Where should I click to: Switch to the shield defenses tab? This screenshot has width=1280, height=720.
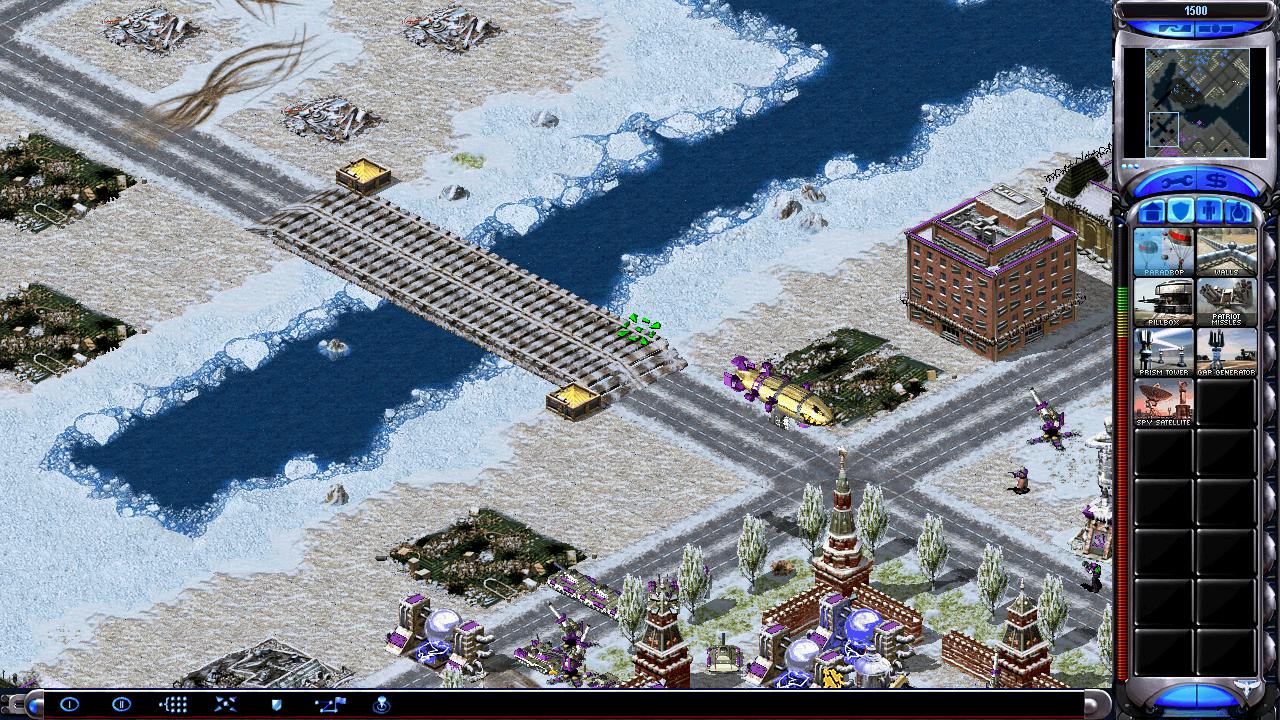coord(1180,212)
